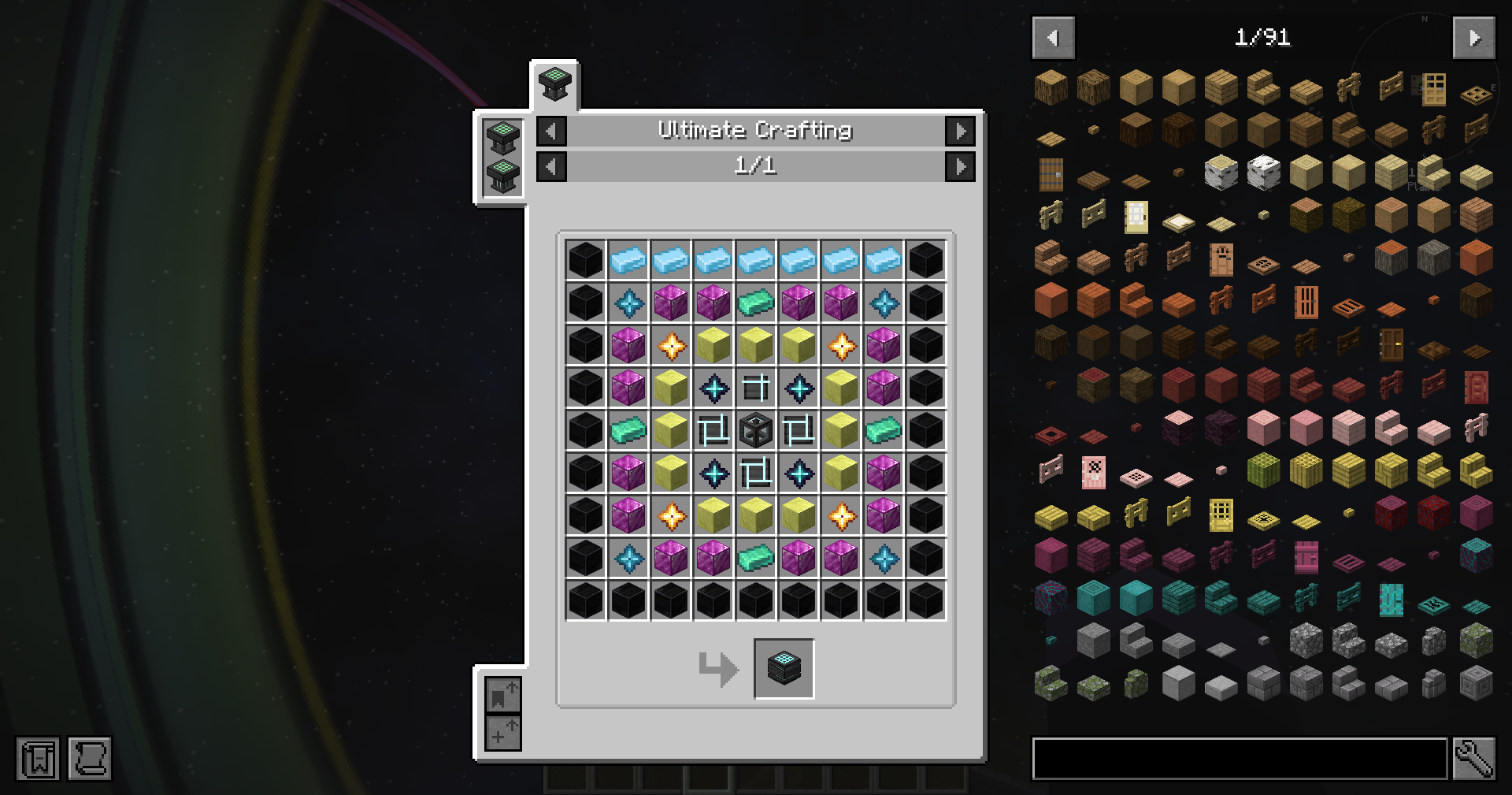Viewport: 1512px width, 795px height.
Task: Open the bookmarks book icon
Action: [38, 759]
